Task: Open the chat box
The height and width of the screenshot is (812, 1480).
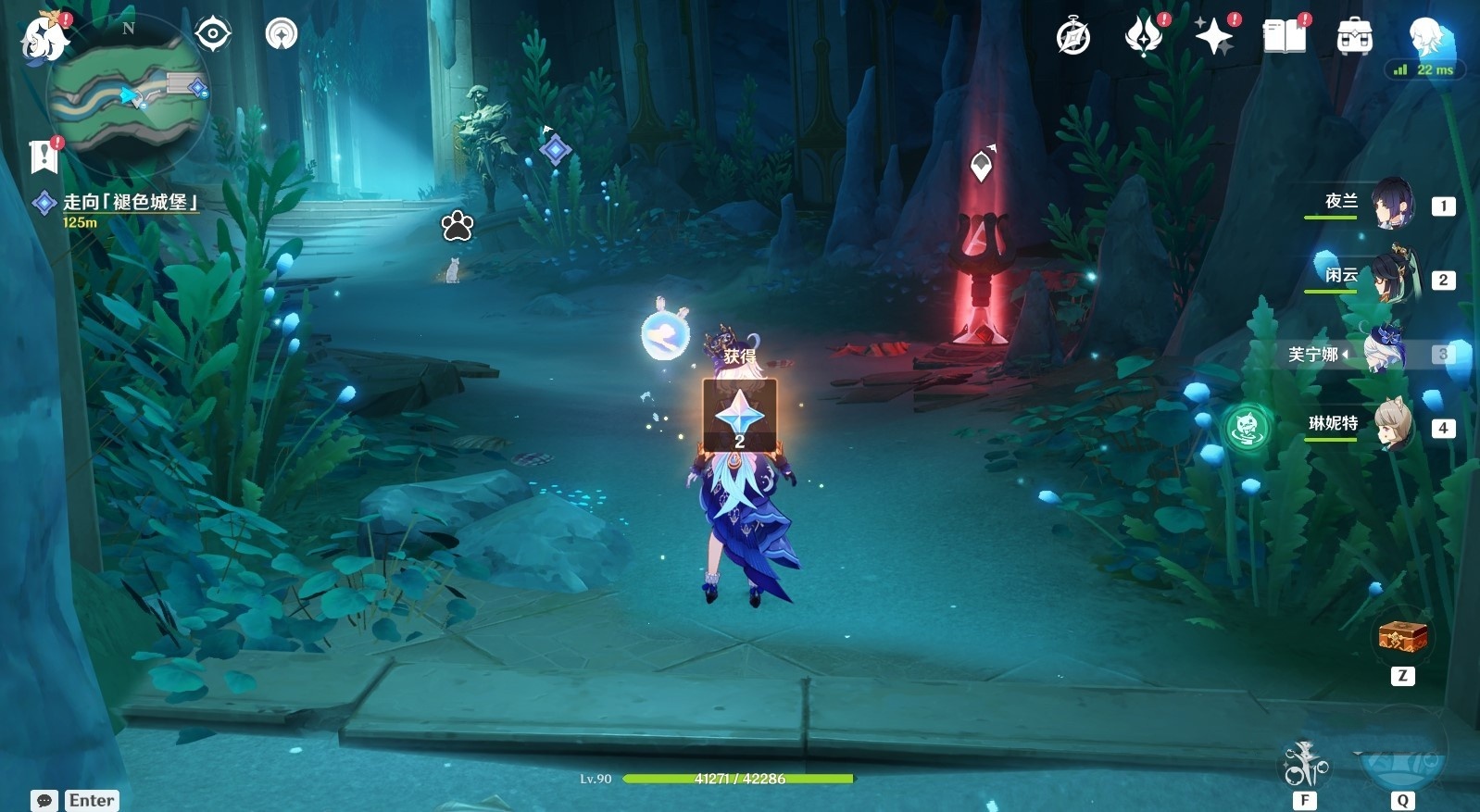Action: (76, 800)
